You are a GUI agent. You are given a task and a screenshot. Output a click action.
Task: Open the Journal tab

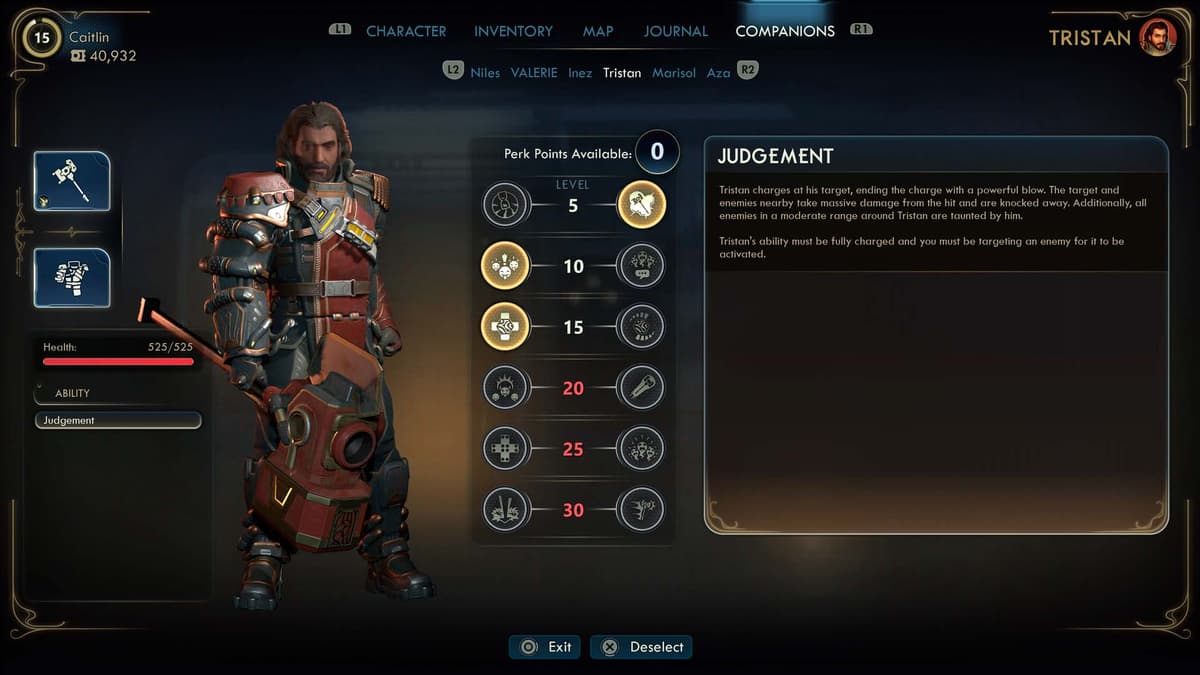(675, 31)
